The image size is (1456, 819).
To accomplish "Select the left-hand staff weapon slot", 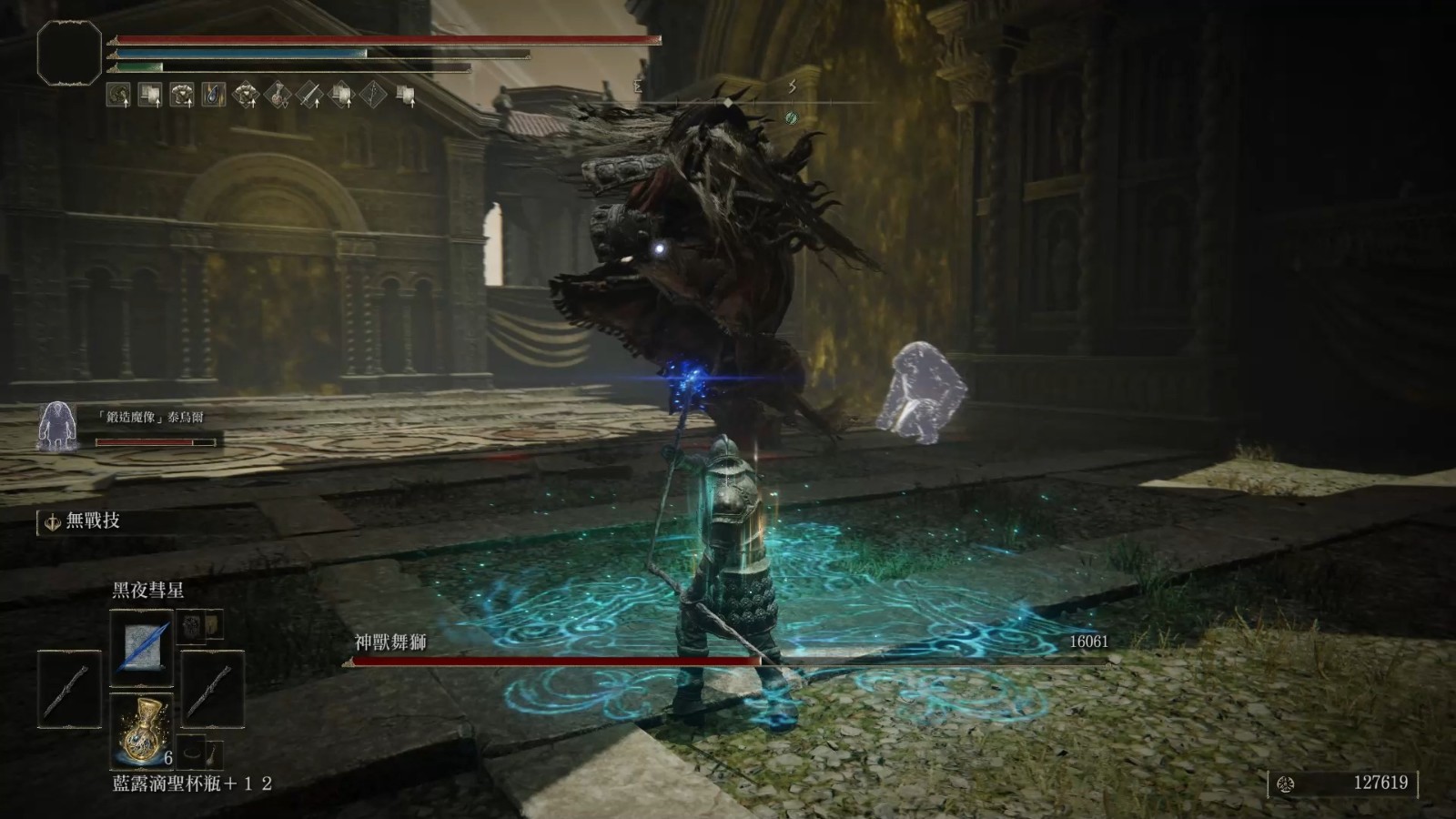I will [69, 689].
